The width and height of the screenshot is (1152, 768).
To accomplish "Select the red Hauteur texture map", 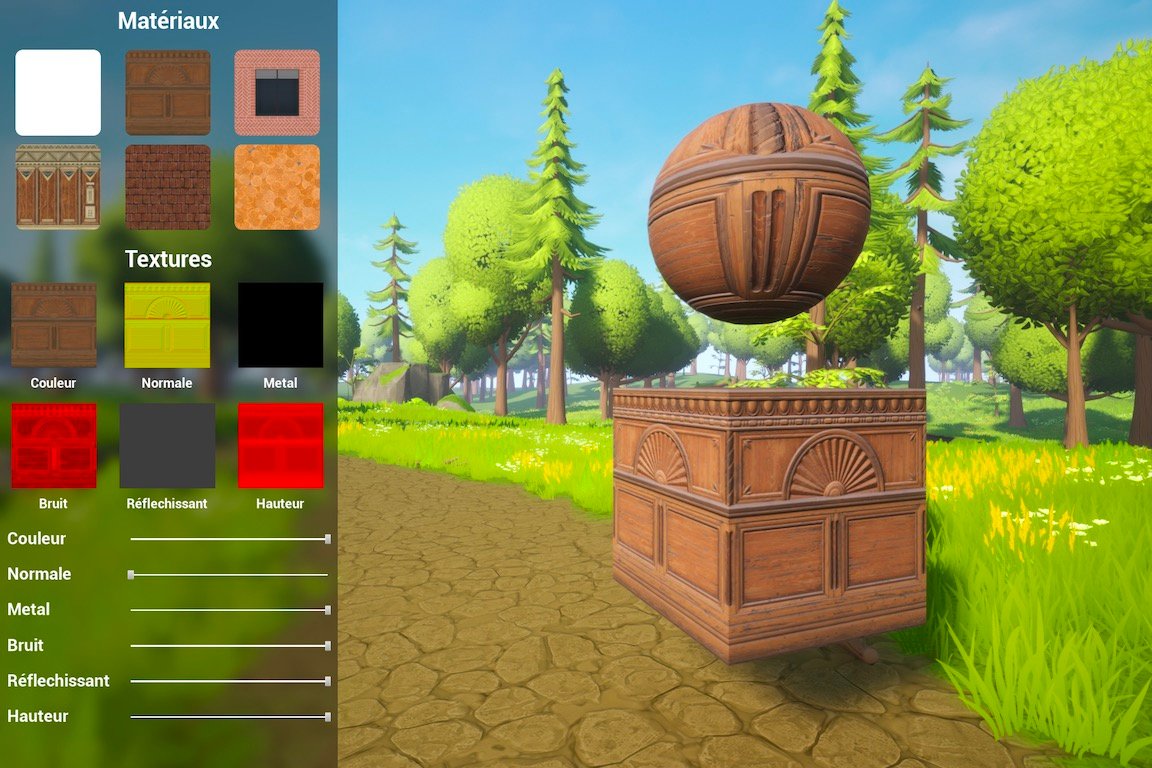I will coord(280,445).
